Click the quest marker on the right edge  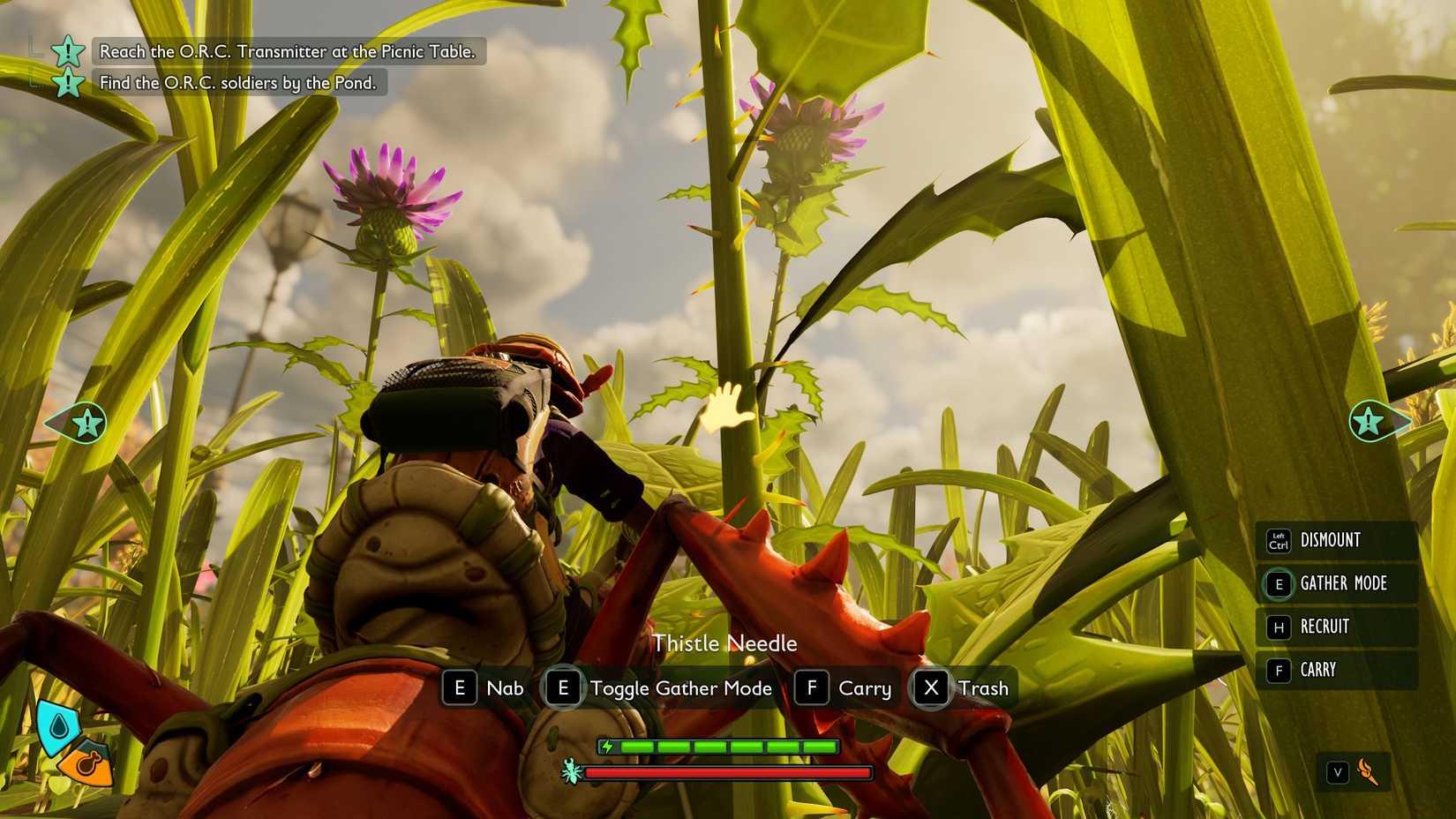pos(1369,422)
